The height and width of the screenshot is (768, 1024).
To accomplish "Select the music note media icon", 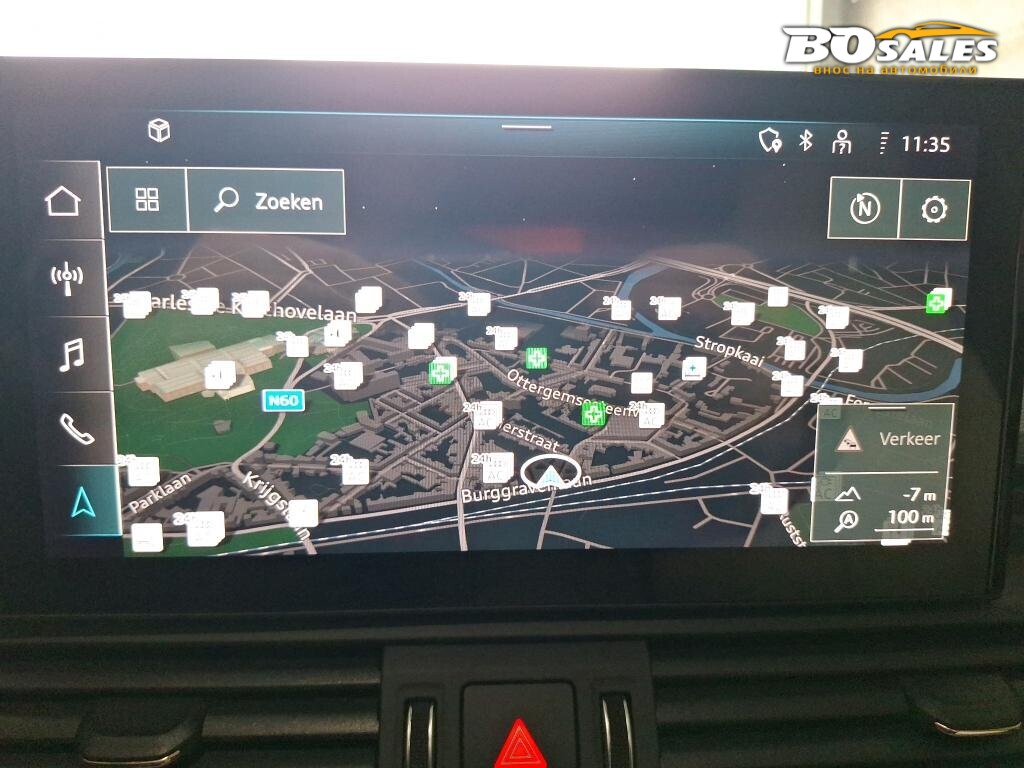I will click(x=70, y=354).
